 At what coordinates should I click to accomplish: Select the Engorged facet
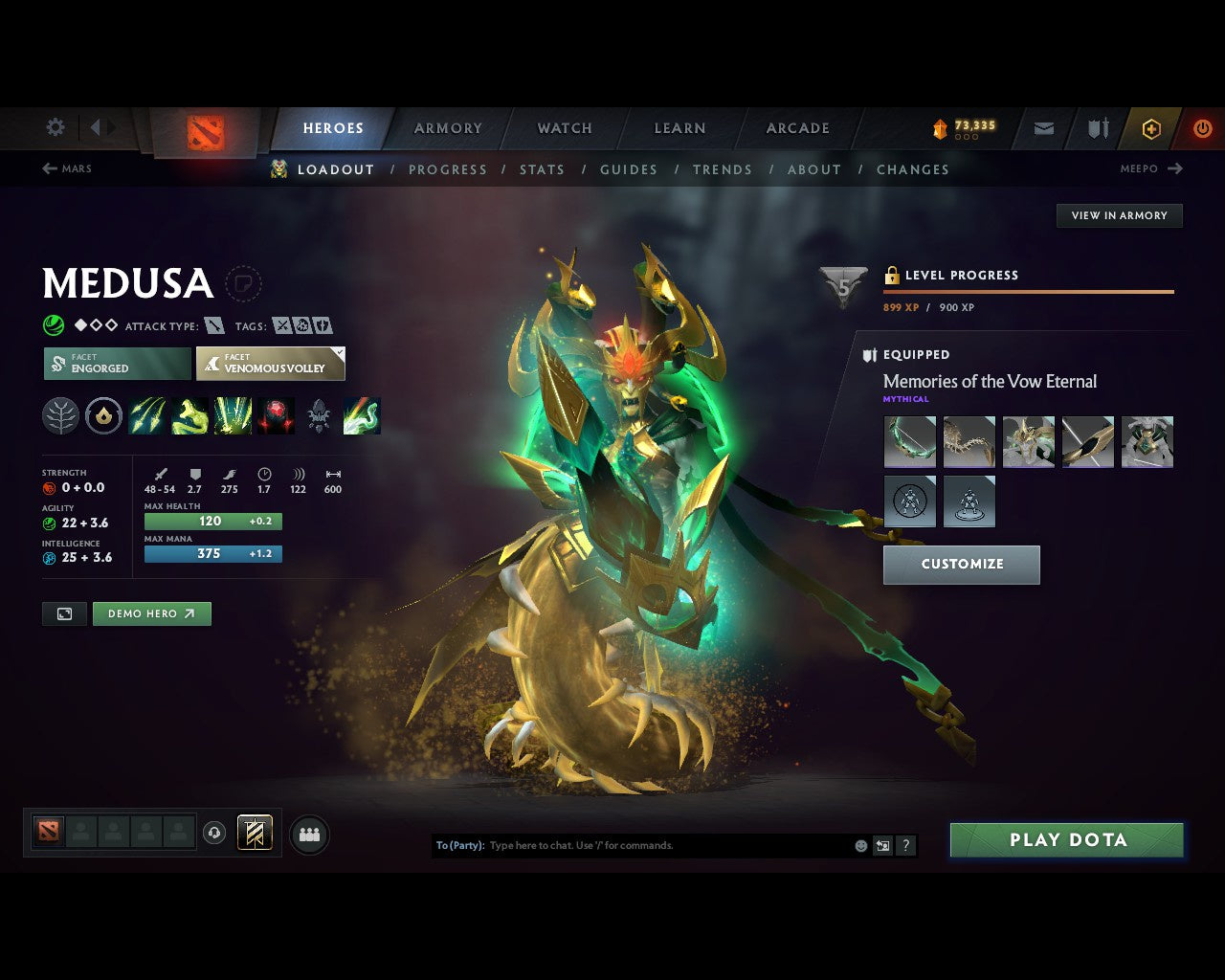click(x=116, y=364)
